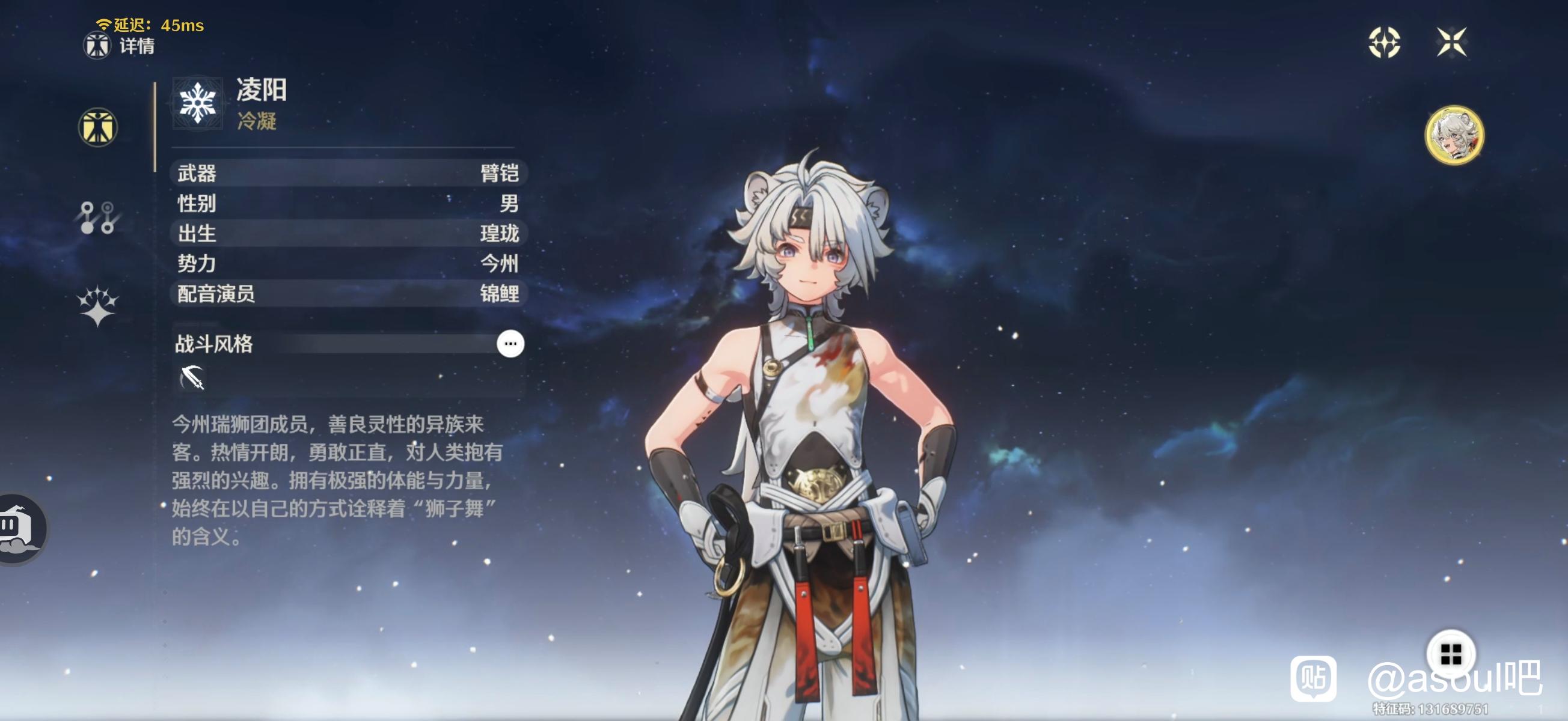Close the character details screen
The image size is (1568, 721).
pyautogui.click(x=1451, y=43)
